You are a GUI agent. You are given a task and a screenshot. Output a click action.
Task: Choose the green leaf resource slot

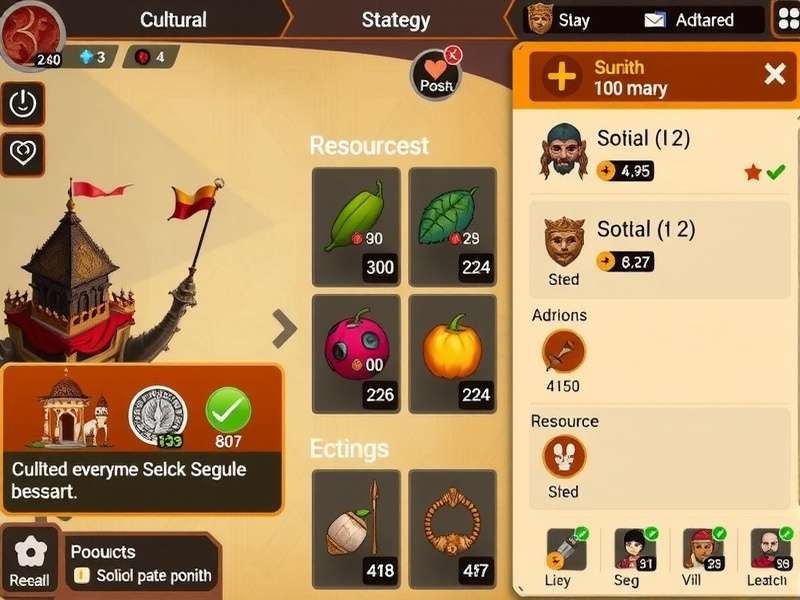click(452, 226)
